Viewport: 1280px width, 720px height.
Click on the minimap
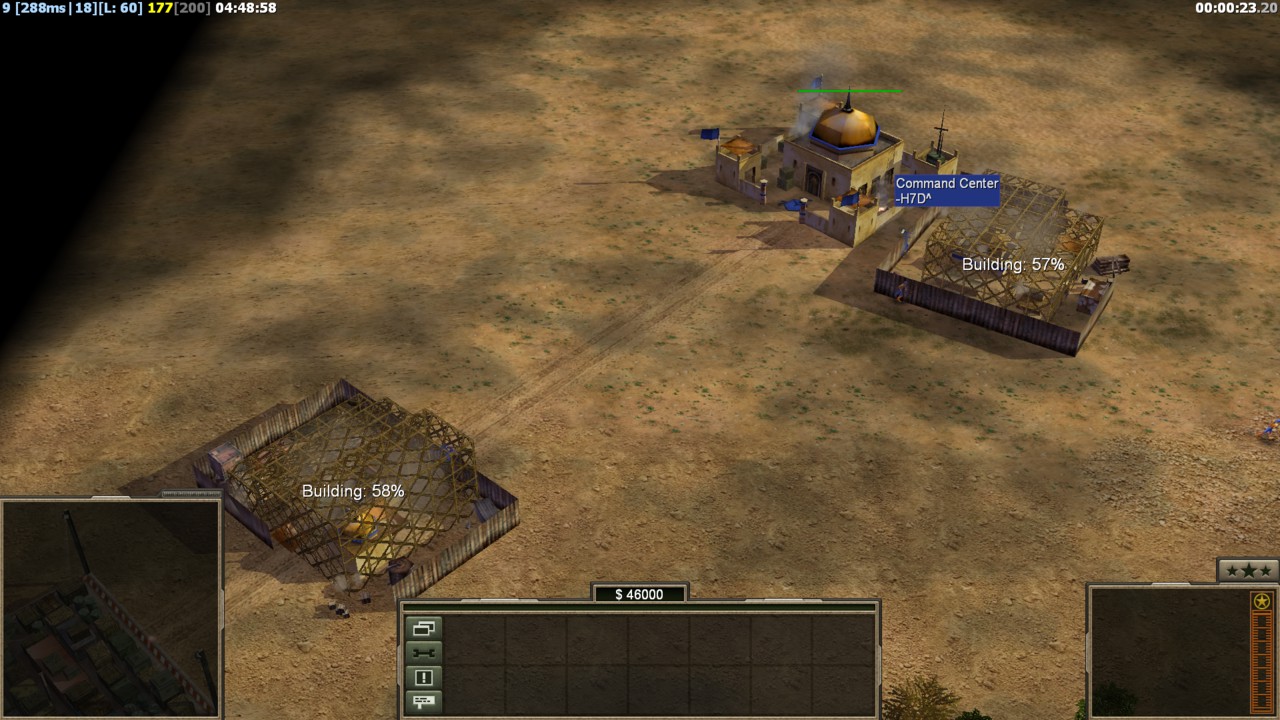point(110,608)
